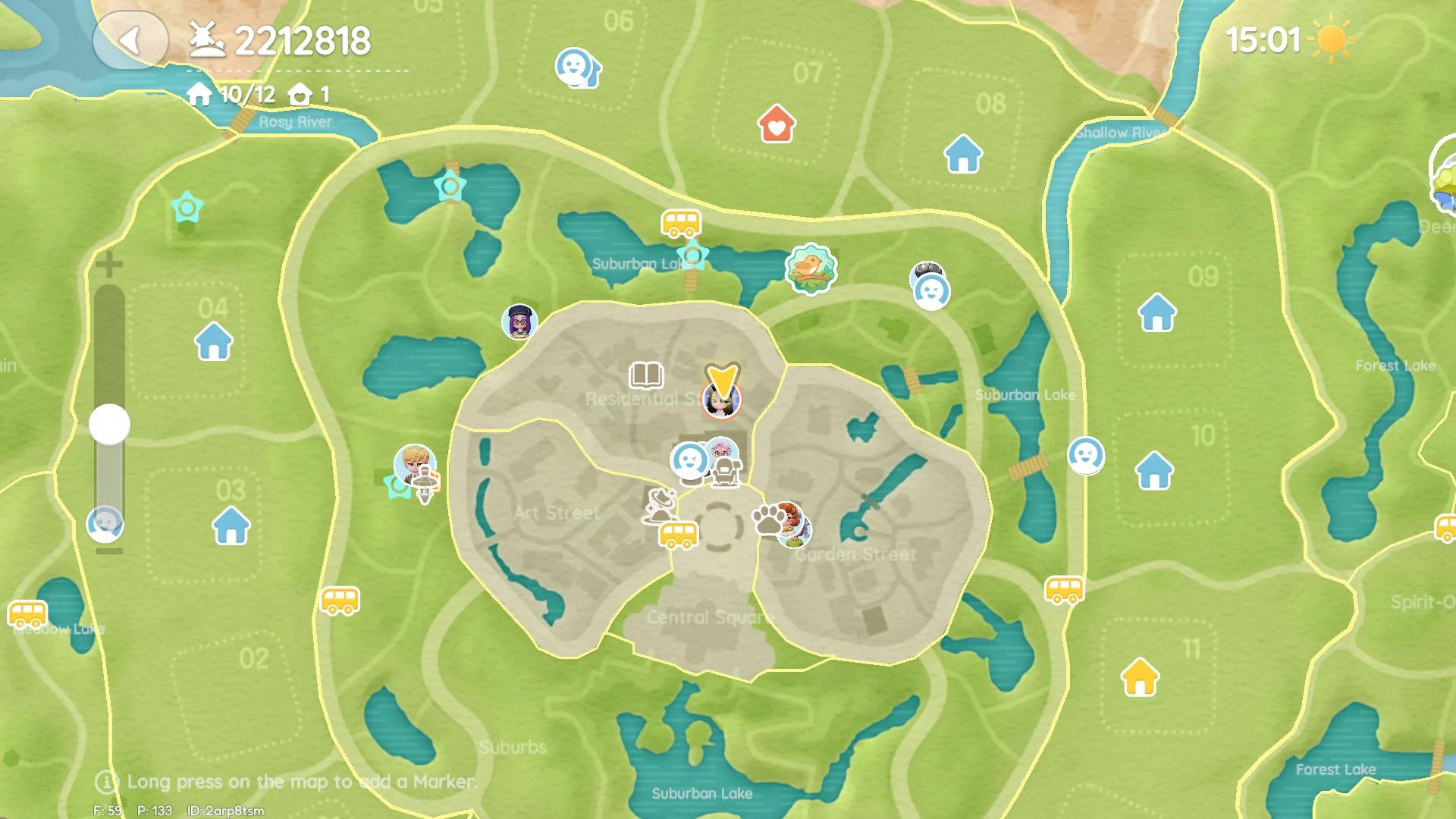1456x819 pixels.
Task: Click the paw print map marker
Action: (x=769, y=520)
